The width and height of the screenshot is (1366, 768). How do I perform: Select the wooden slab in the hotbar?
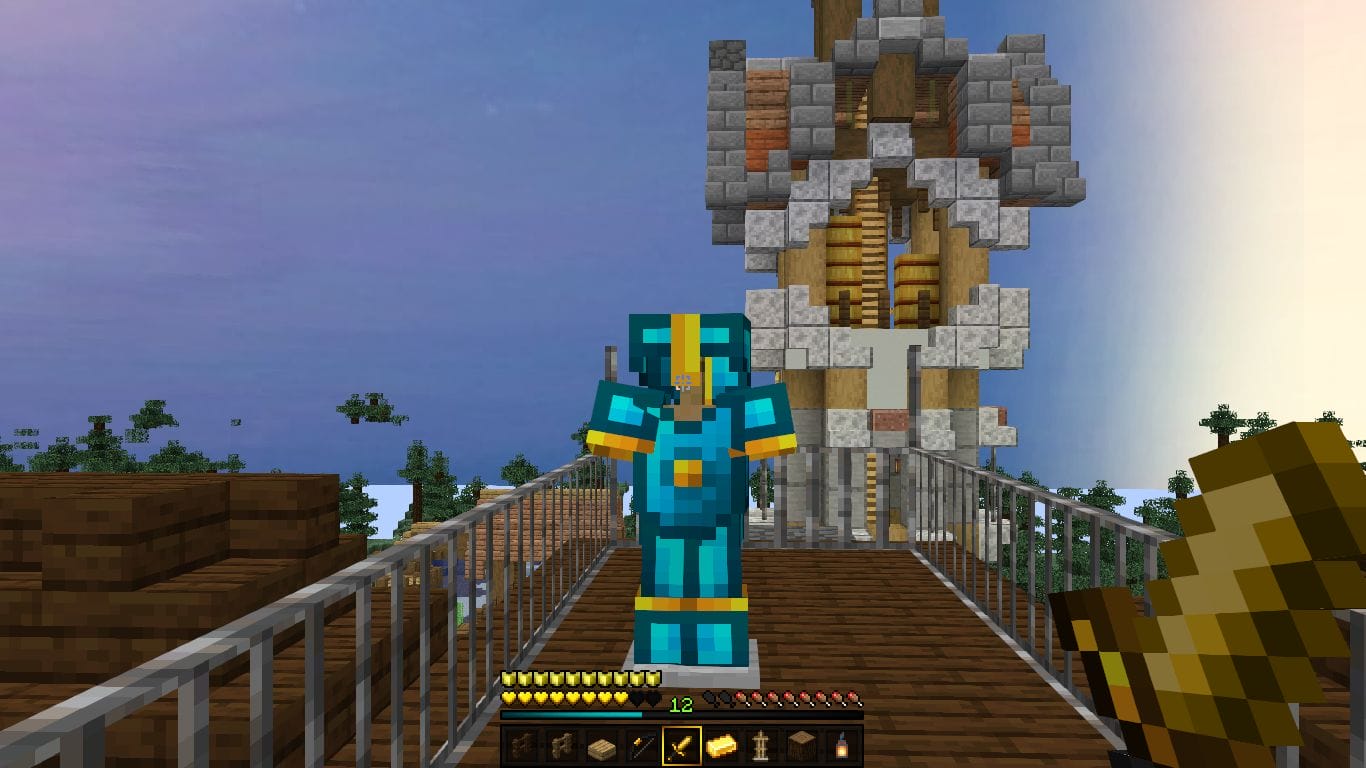tap(603, 747)
